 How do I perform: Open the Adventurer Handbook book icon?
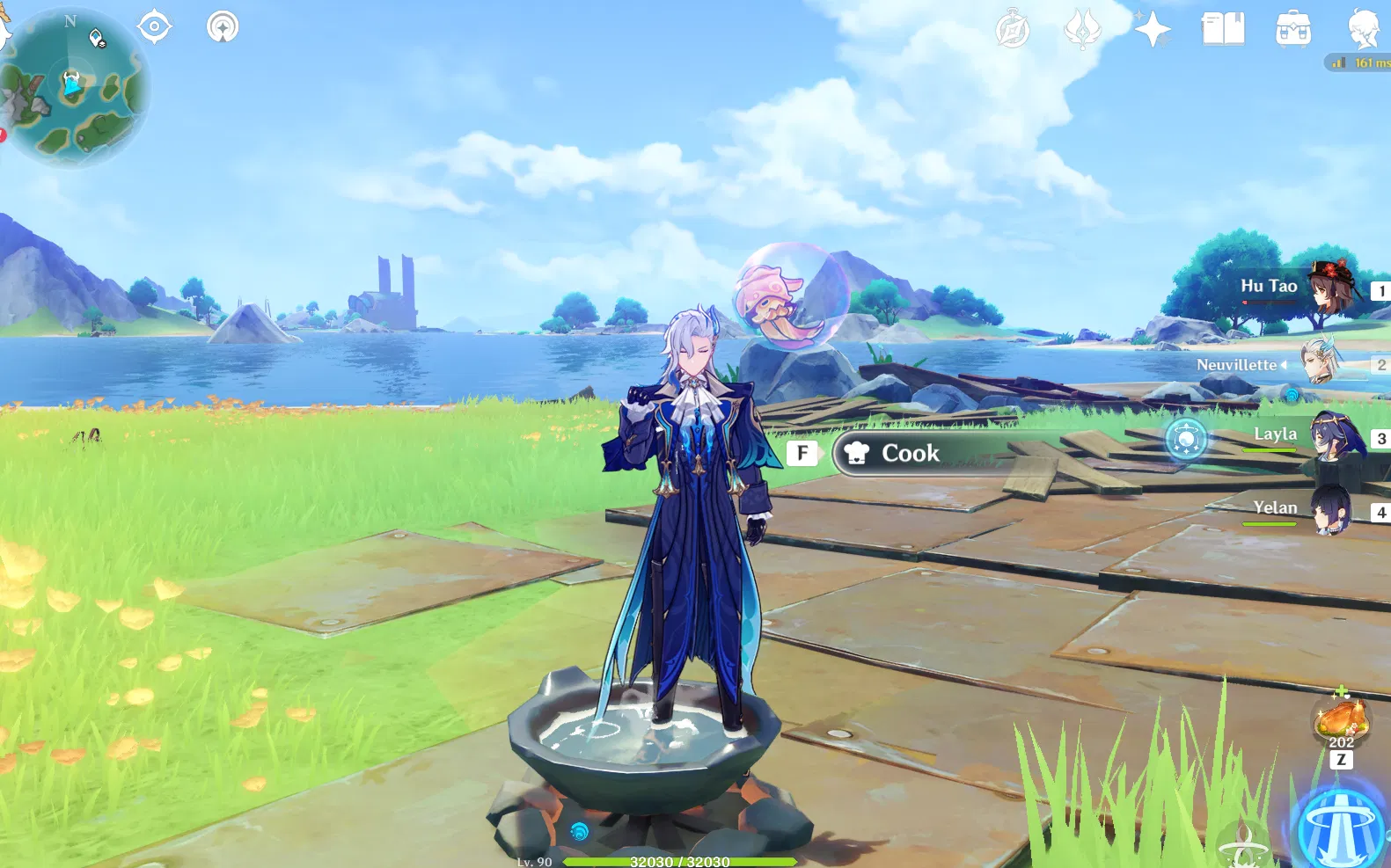click(1223, 31)
